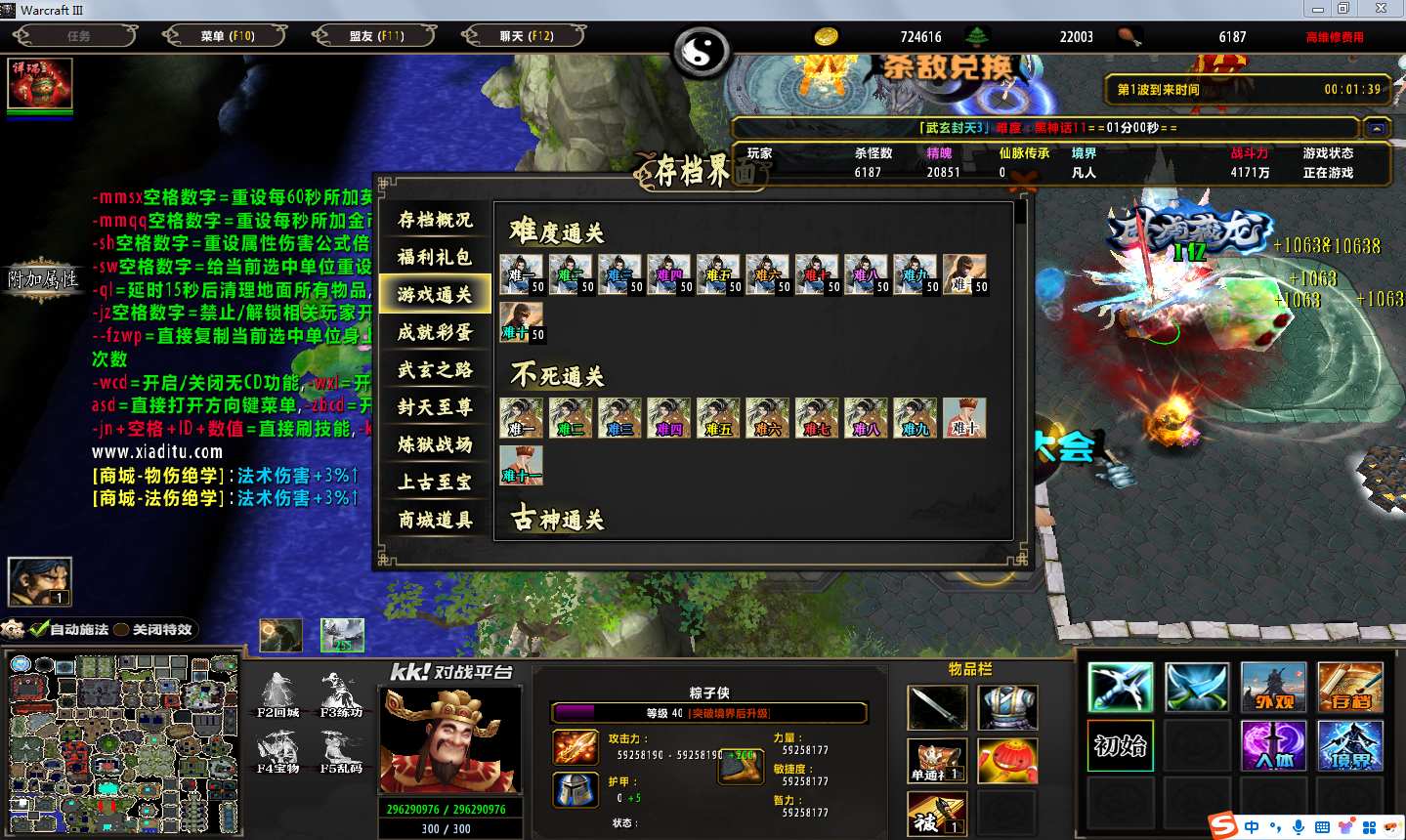The width and height of the screenshot is (1406, 840).
Task: Open the 菜单 (F10) game menu
Action: [227, 36]
